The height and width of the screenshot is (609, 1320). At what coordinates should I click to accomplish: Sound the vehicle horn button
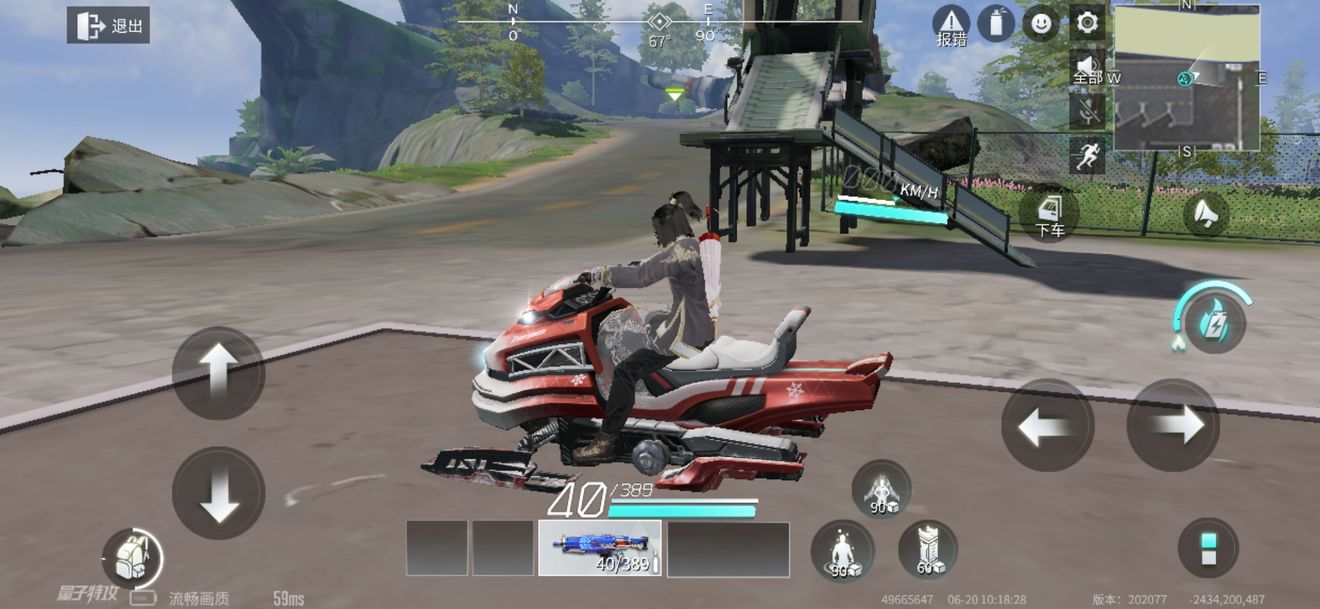coord(1206,213)
